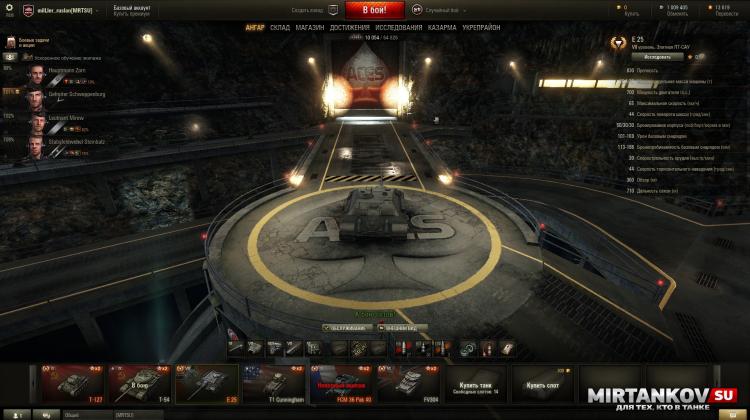This screenshot has width=750, height=420.
Task: Open the ИССЛЕДОВАНИЯ tab
Action: (x=399, y=27)
